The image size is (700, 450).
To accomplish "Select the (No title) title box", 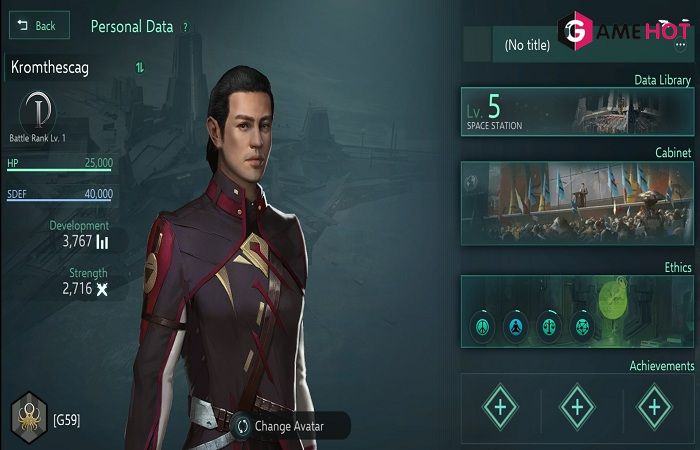I will (x=530, y=45).
